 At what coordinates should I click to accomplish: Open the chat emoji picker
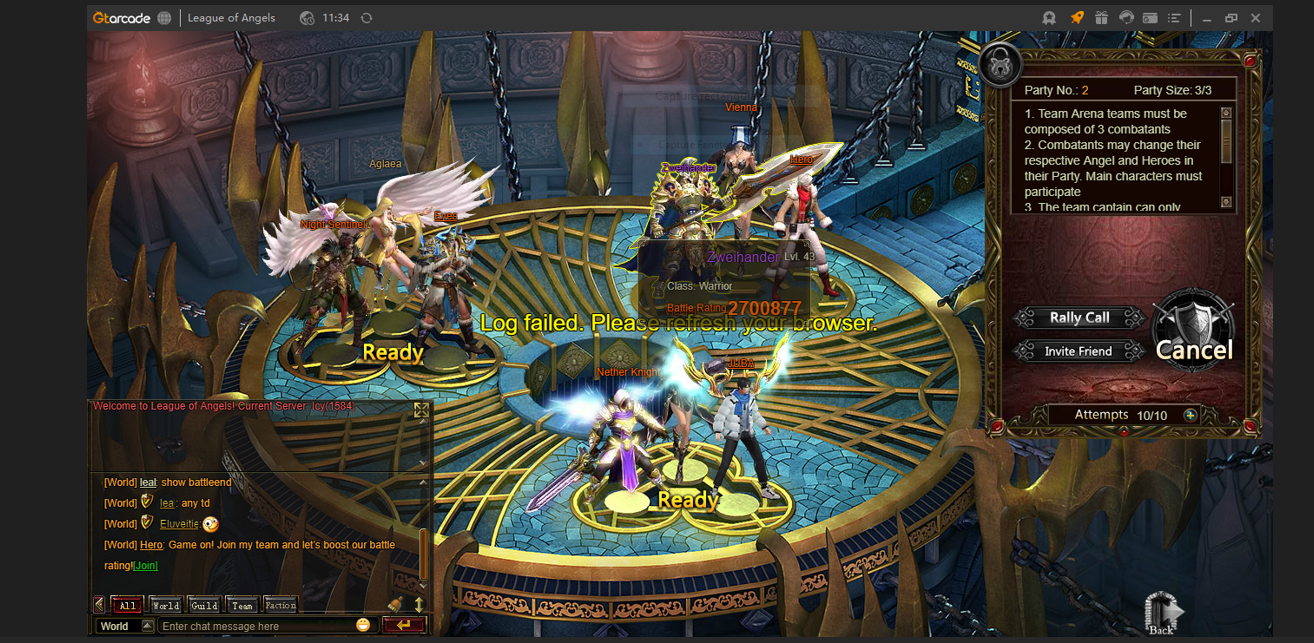pyautogui.click(x=363, y=625)
